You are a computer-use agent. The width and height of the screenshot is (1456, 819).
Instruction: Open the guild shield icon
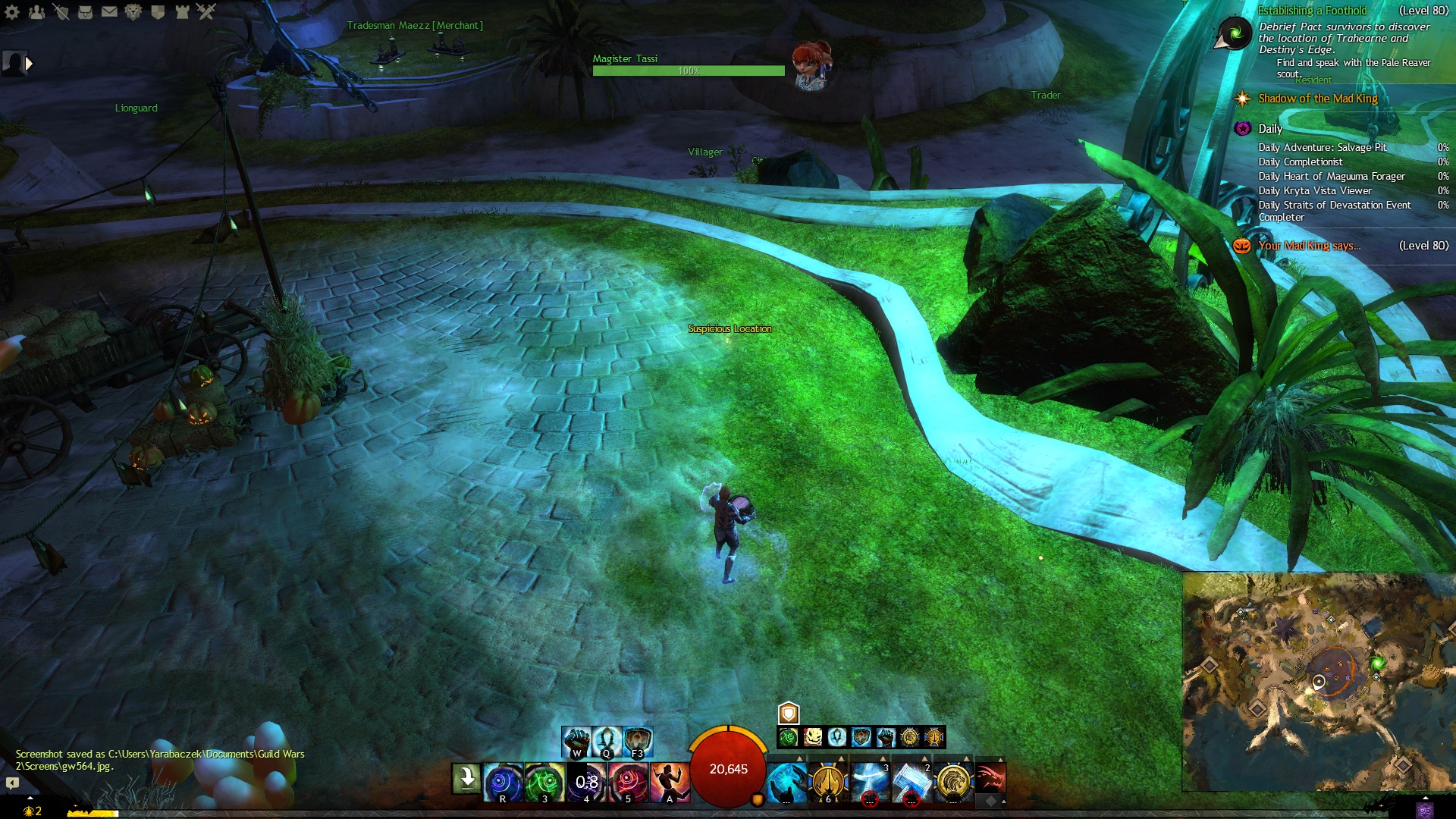click(158, 11)
